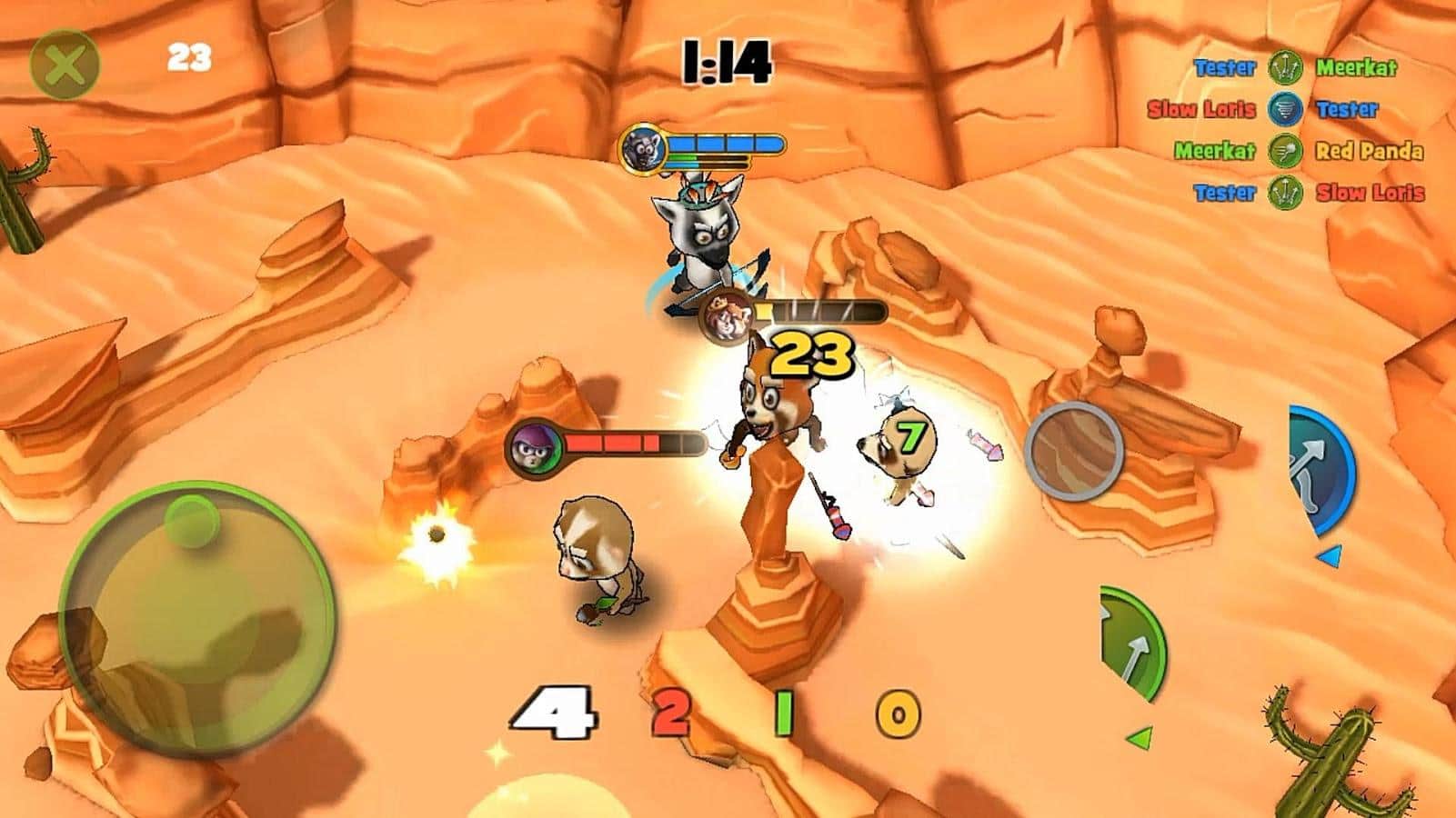Viewport: 1456px width, 818px height.
Task: Tap the green virtual movement joystick
Action: pyautogui.click(x=197, y=618)
